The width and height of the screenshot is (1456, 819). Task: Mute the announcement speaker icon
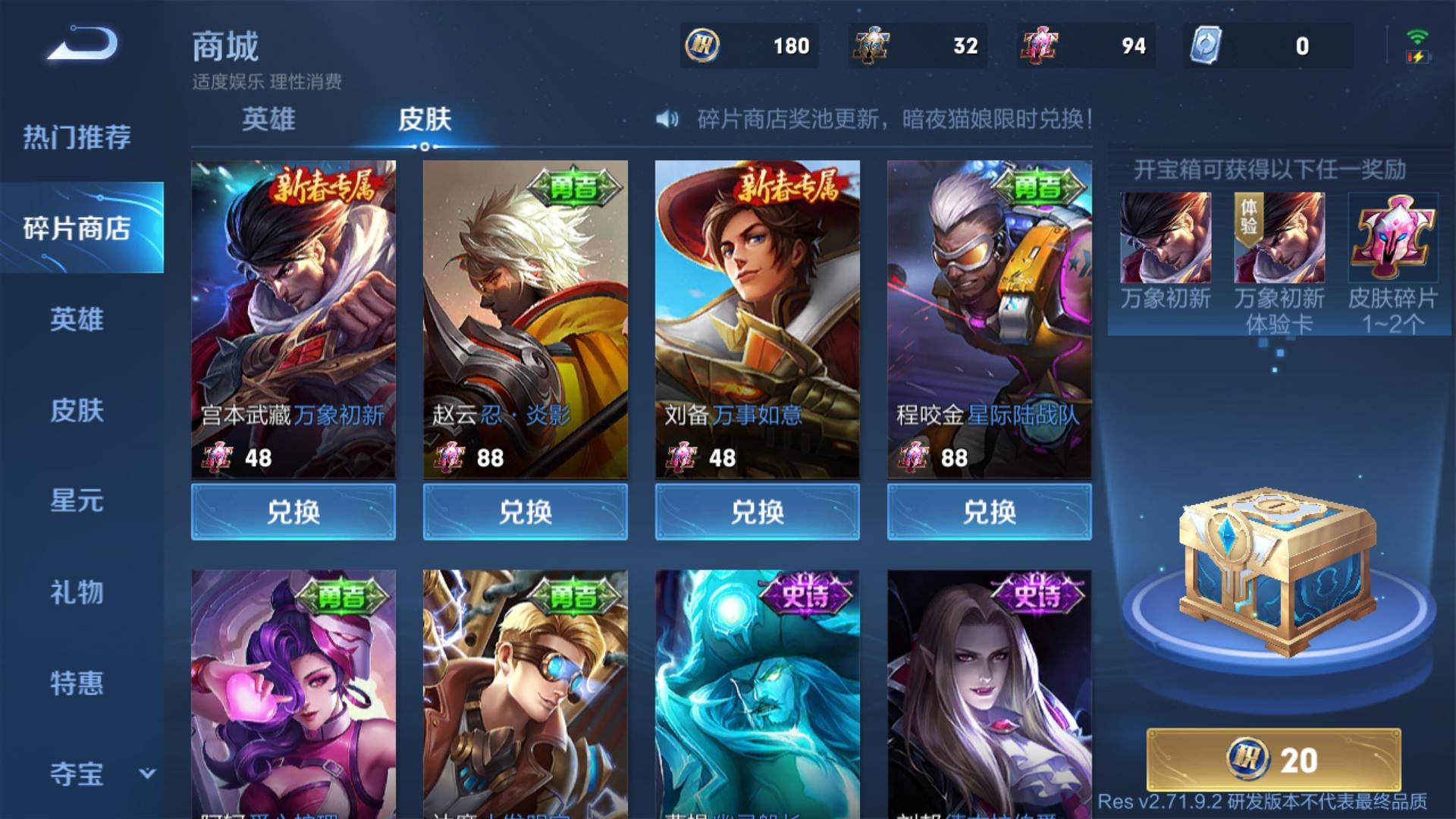(x=666, y=119)
